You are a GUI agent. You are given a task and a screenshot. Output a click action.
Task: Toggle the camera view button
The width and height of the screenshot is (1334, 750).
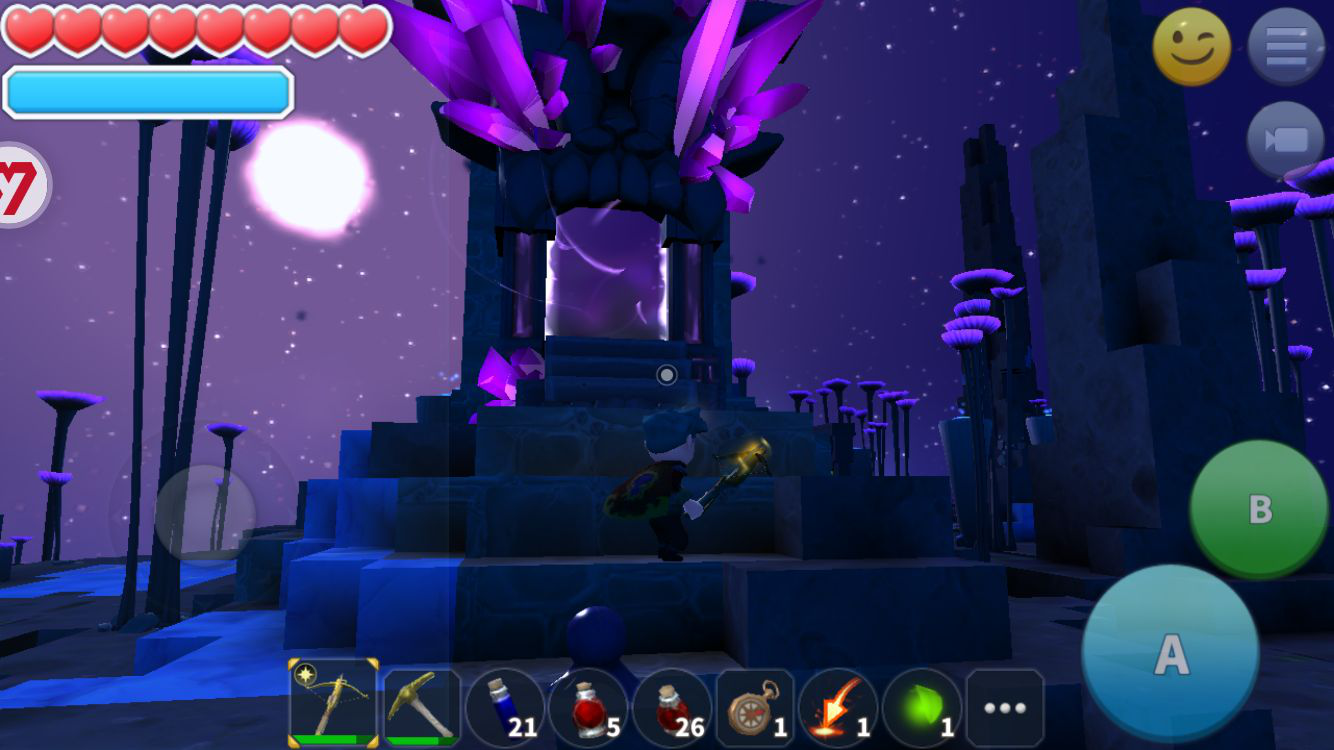click(1286, 139)
